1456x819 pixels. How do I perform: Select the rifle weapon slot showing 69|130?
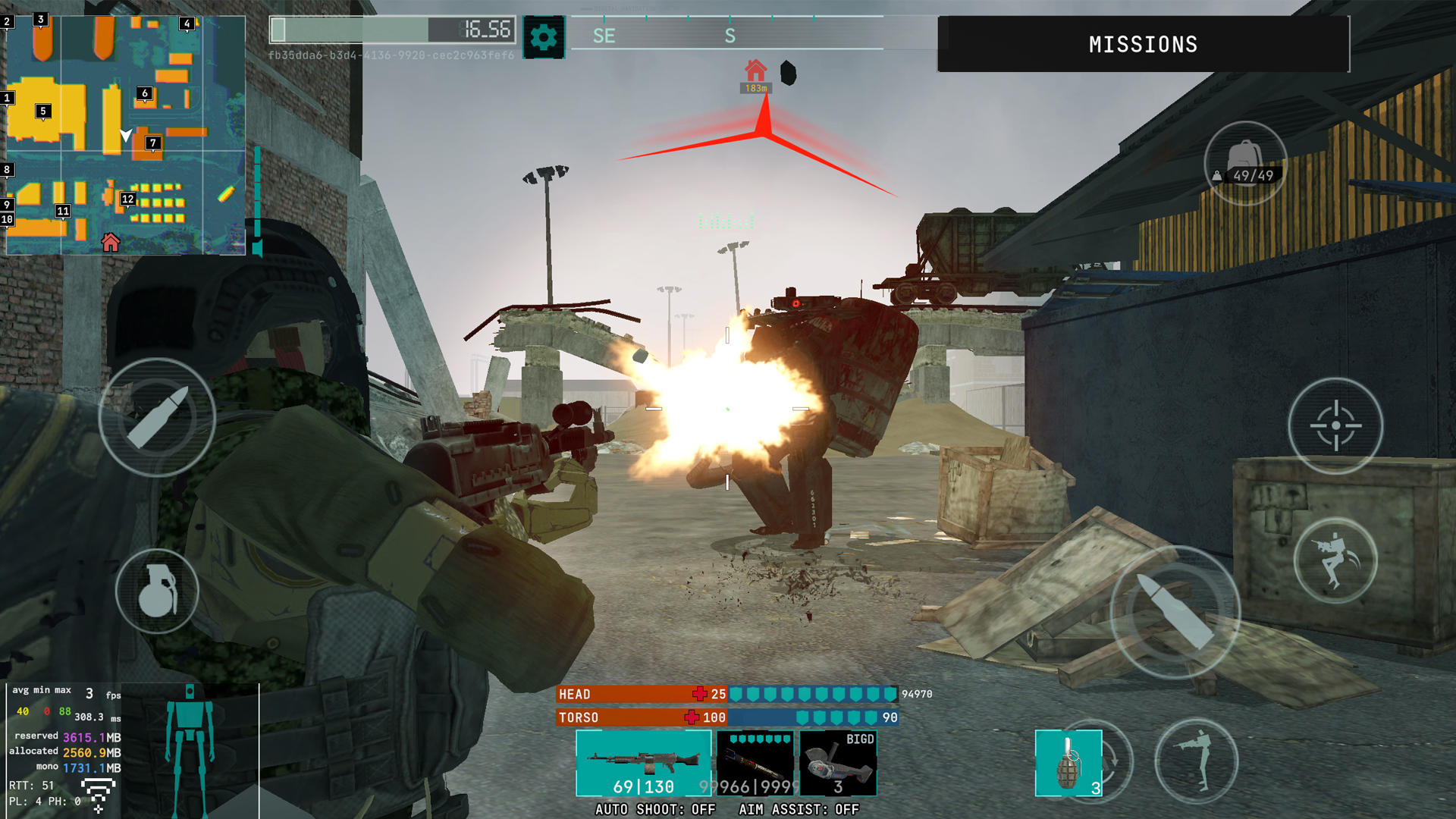[x=644, y=762]
